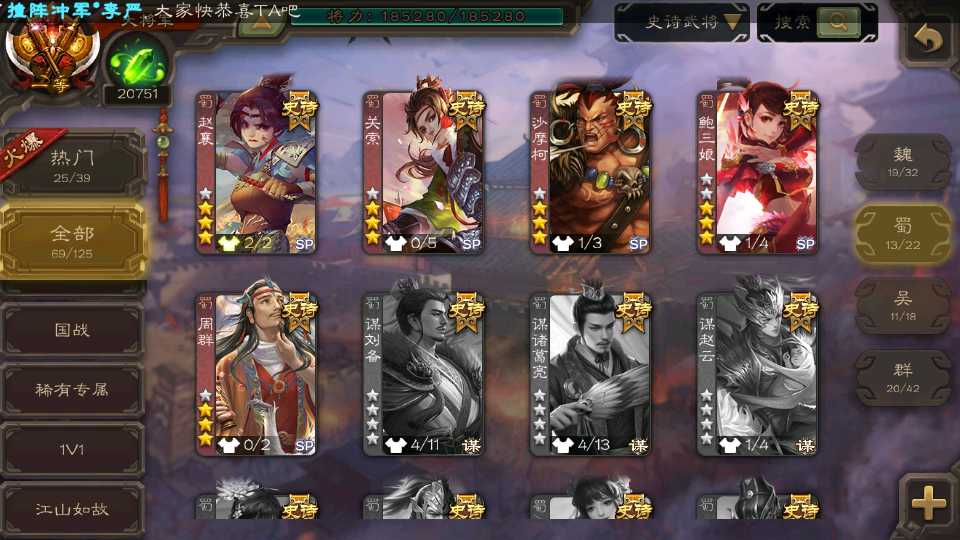Image resolution: width=960 pixels, height=540 pixels.
Task: Filter generals by 蜀 faction
Action: [x=903, y=234]
